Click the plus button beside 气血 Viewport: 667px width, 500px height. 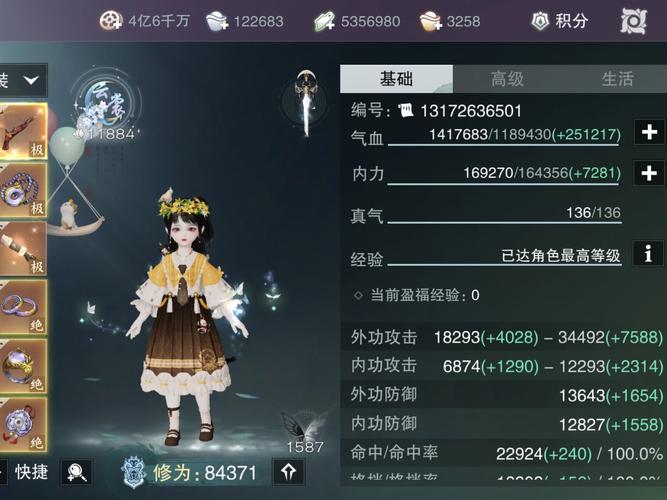(x=649, y=133)
